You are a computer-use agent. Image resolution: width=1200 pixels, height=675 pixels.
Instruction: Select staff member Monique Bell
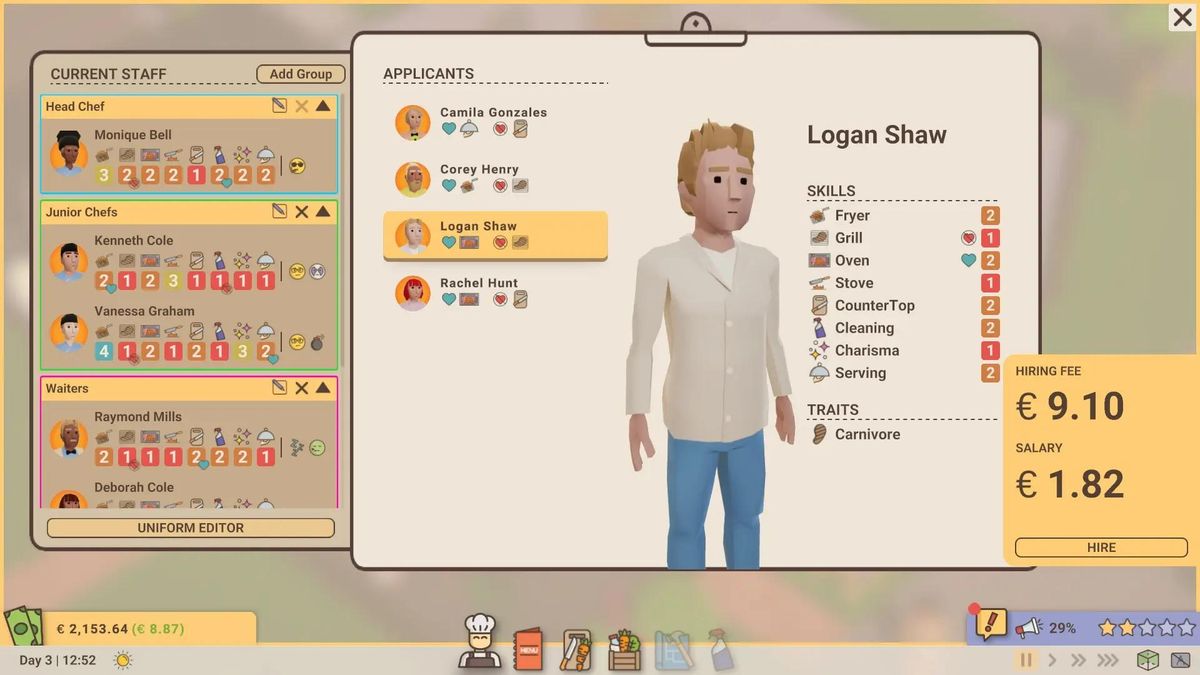[x=133, y=135]
